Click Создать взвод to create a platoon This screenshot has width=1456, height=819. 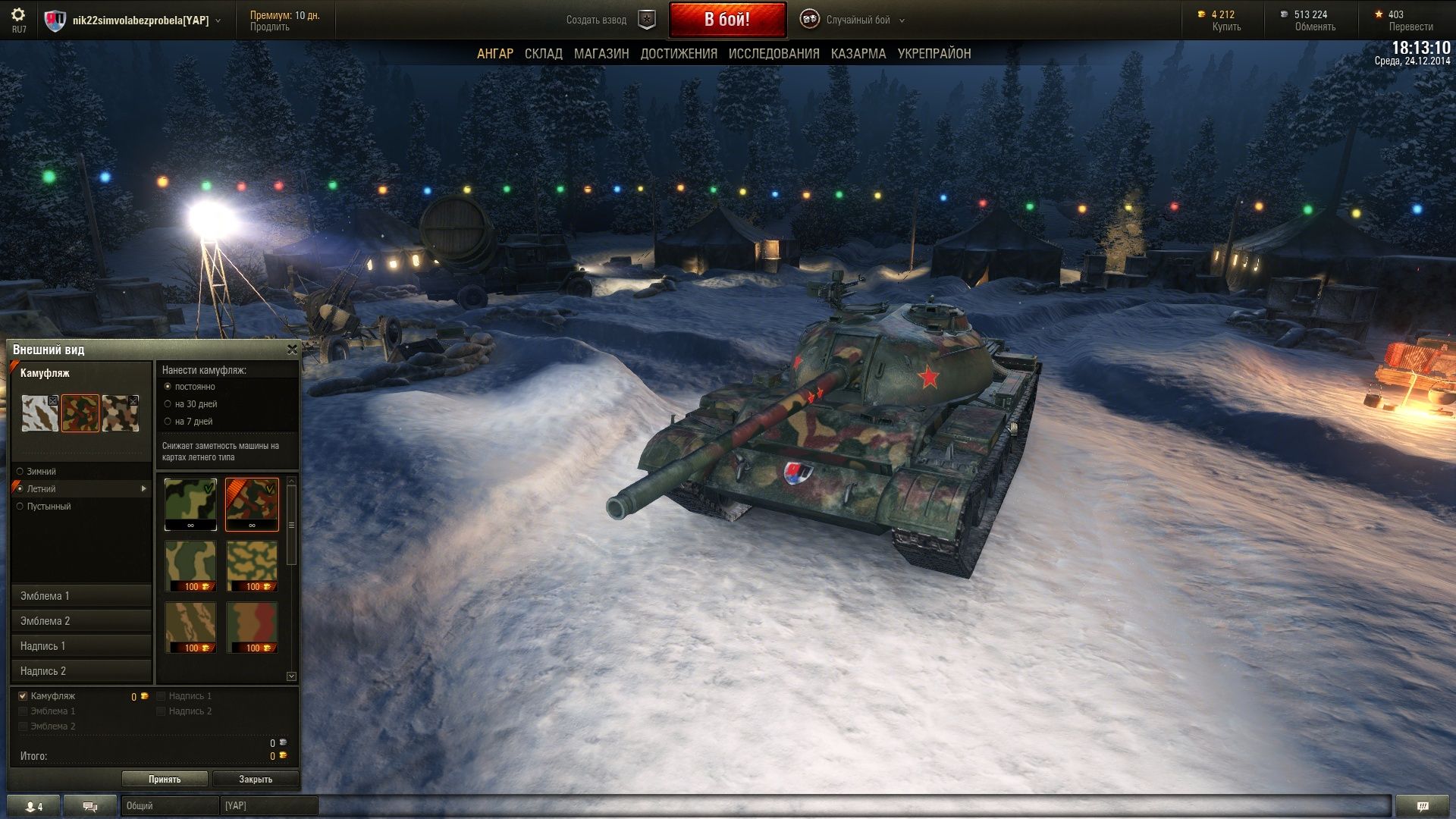[x=596, y=20]
